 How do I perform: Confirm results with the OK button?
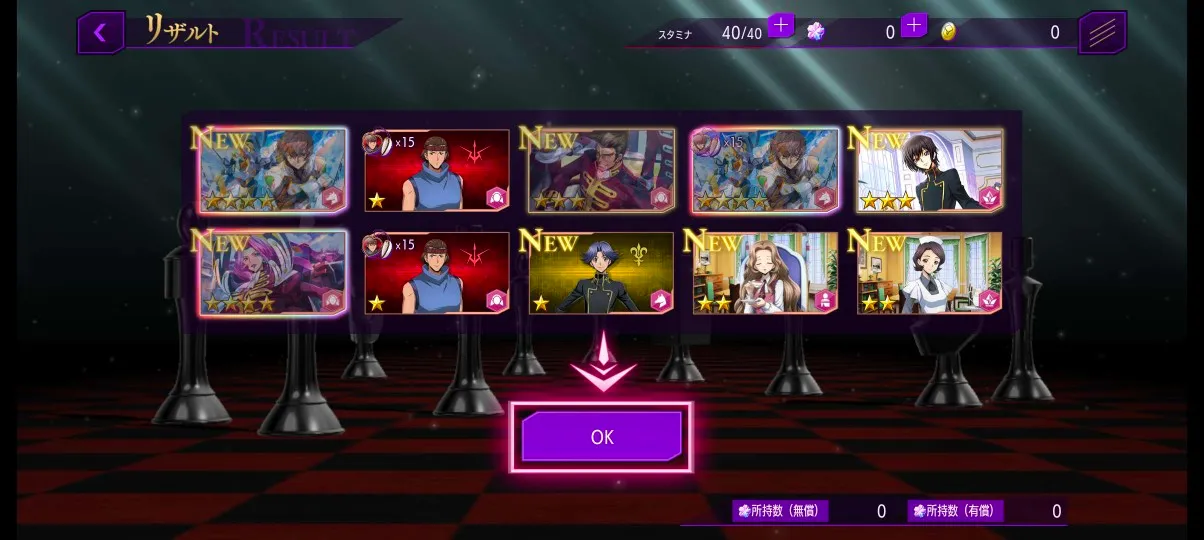point(601,437)
